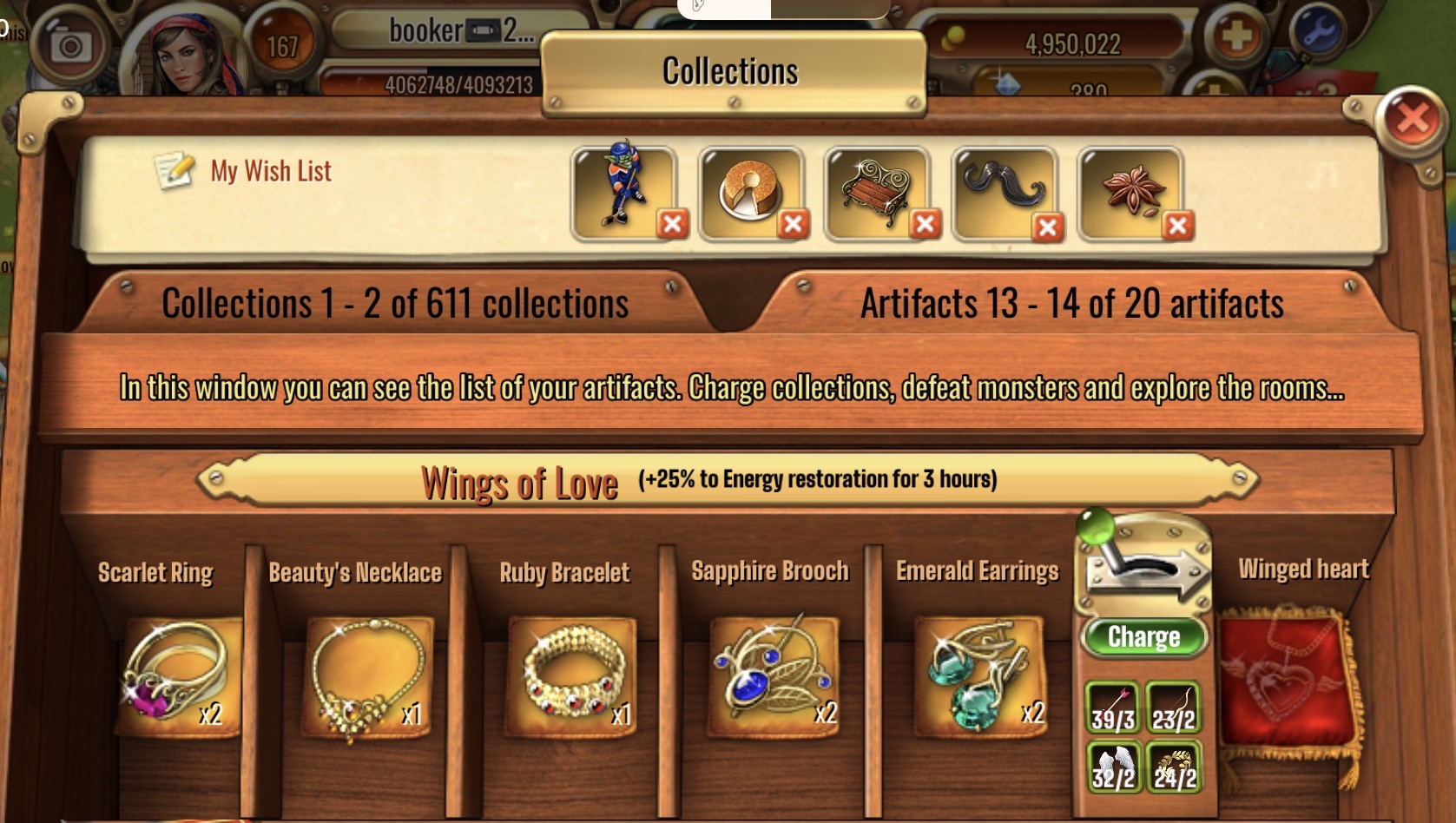This screenshot has height=823, width=1456.
Task: Select the Scarlet Ring item
Action: pyautogui.click(x=178, y=675)
